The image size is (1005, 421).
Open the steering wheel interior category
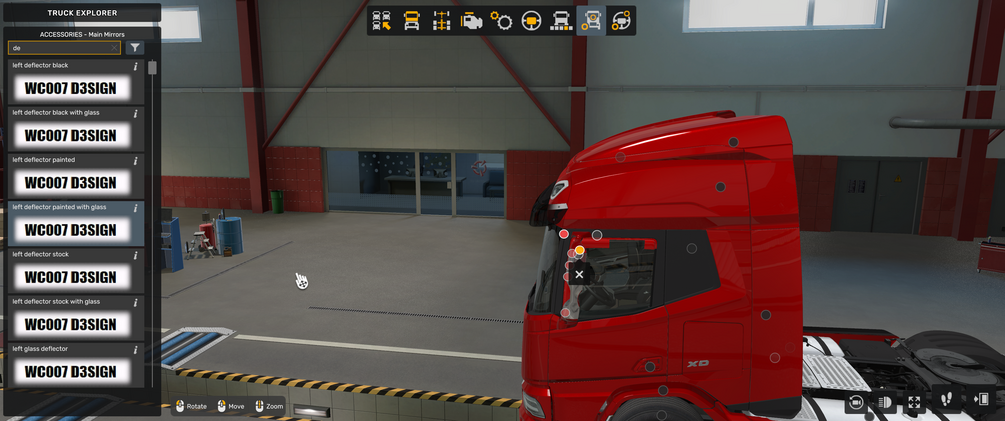(531, 21)
